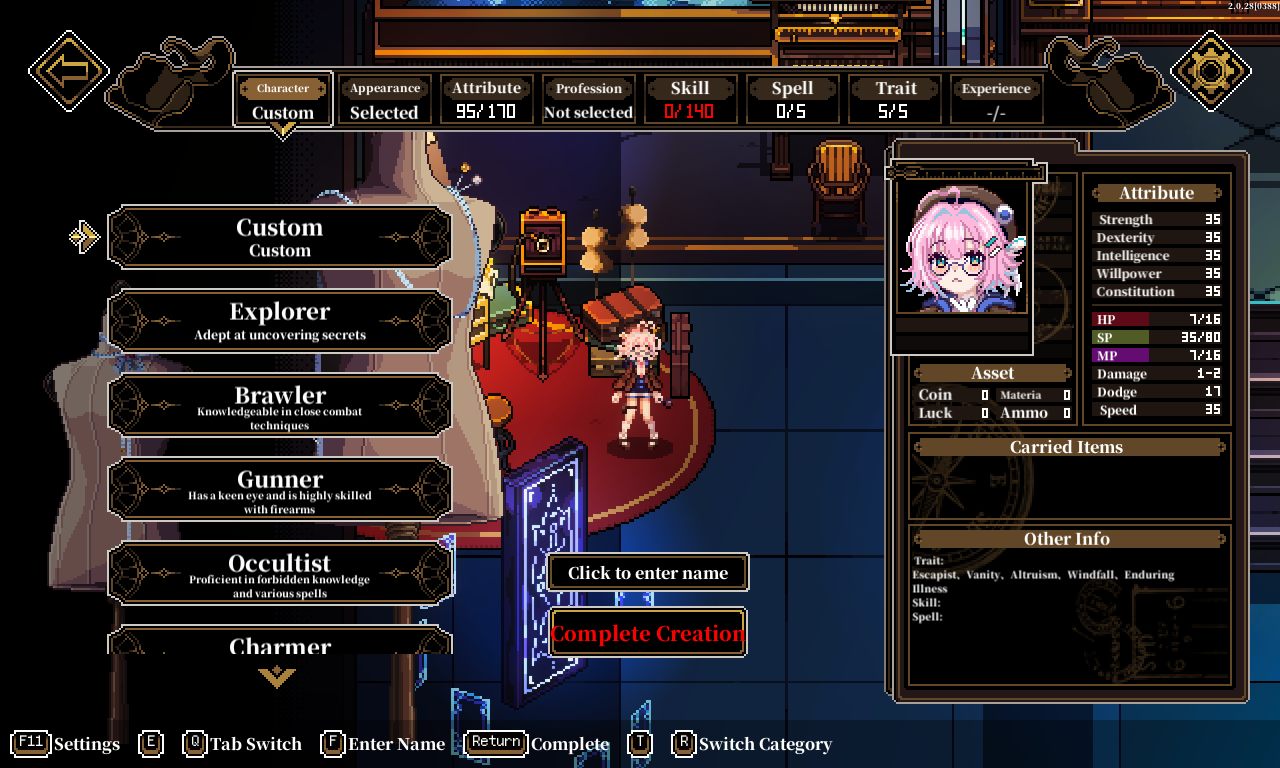Click the character portrait thumbnail
Image resolution: width=1280 pixels, height=768 pixels.
[962, 248]
